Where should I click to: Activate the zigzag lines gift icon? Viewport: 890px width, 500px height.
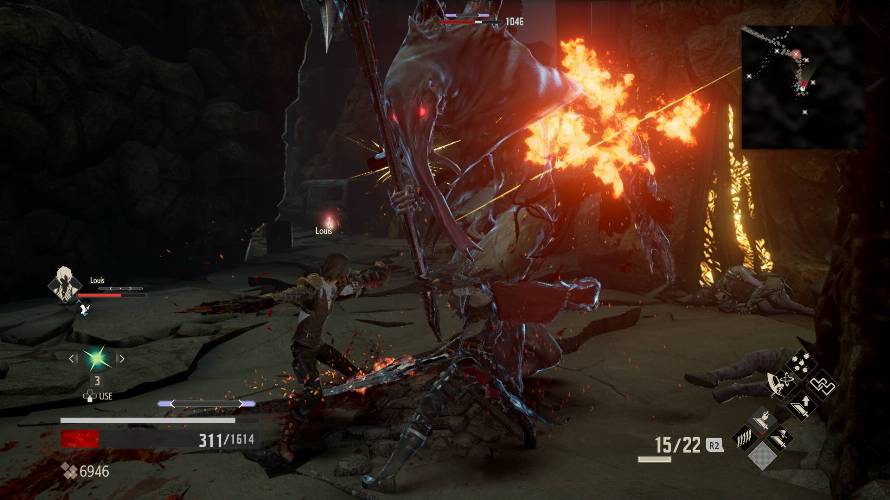point(822,385)
